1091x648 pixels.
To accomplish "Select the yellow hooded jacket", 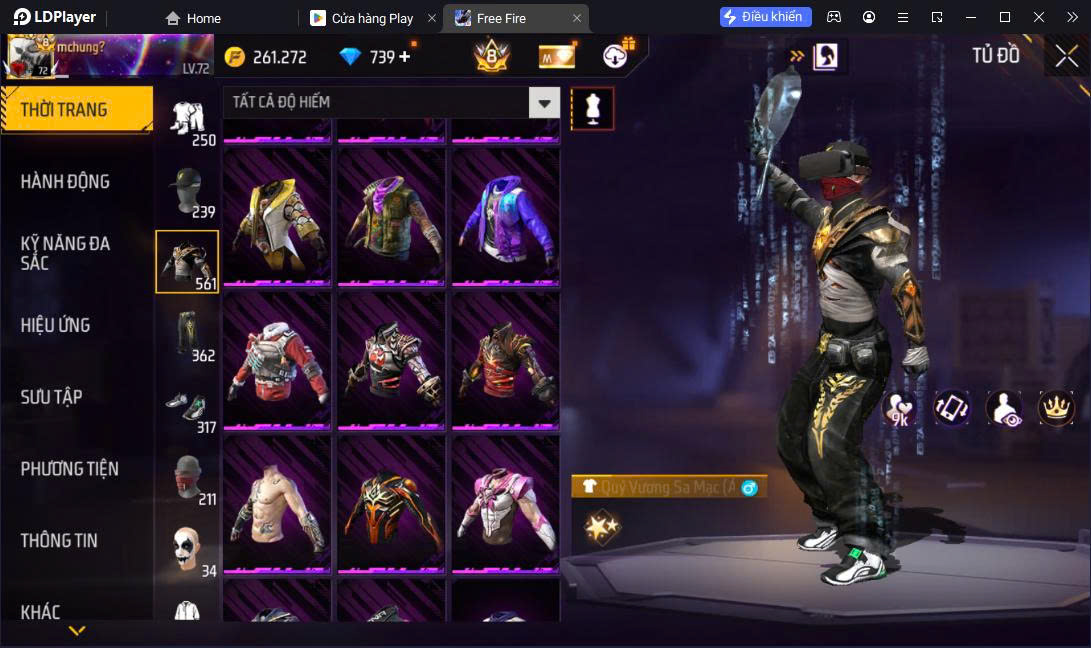I will click(x=277, y=218).
